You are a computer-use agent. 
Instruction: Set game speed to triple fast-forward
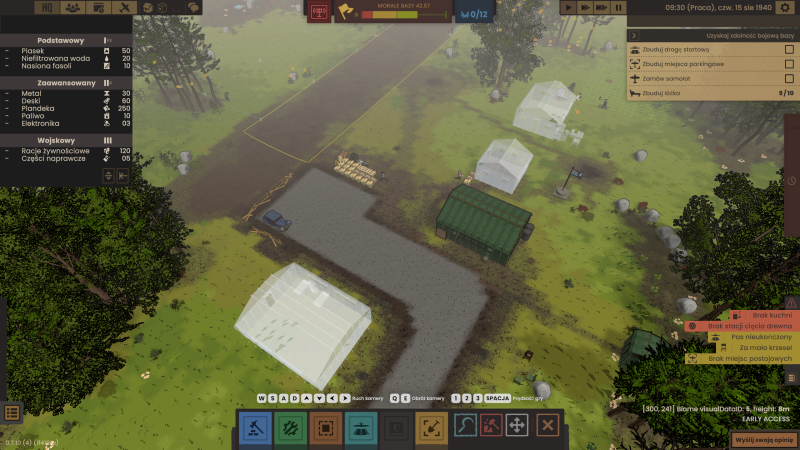(602, 7)
